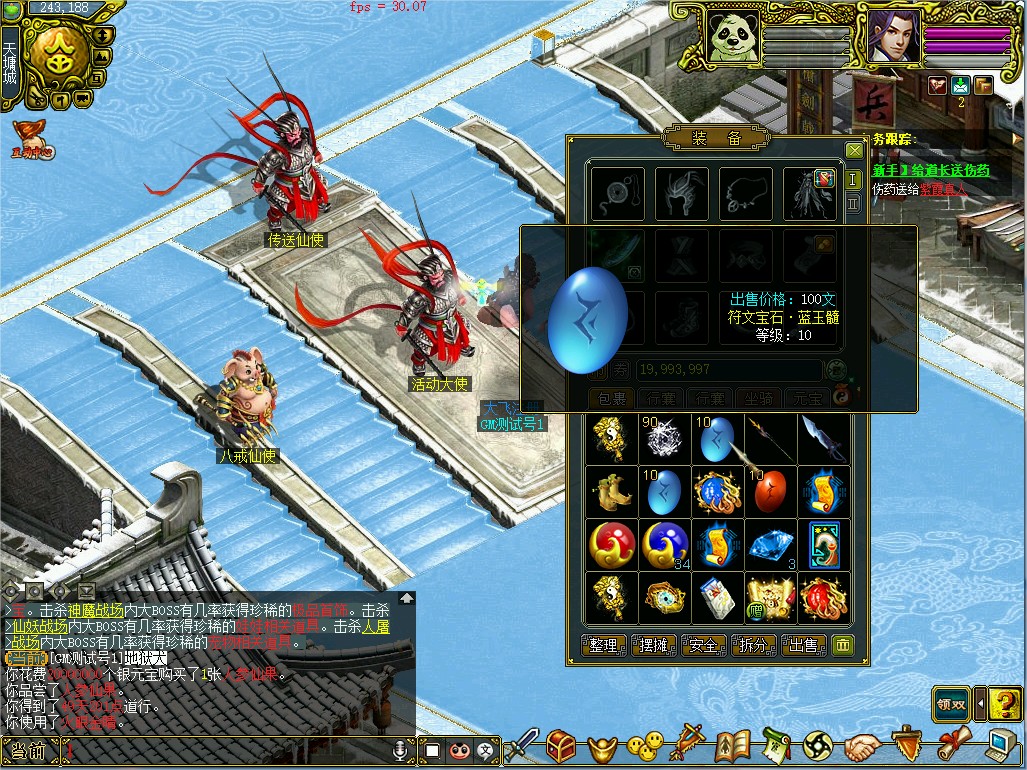Click the green panda pet portrait

click(732, 35)
